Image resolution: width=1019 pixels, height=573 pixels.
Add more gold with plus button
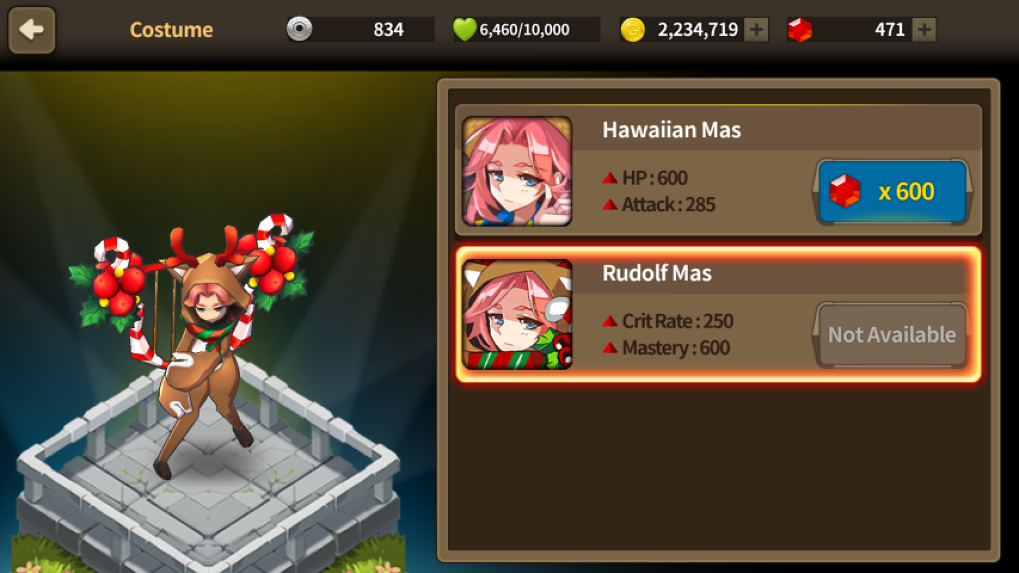757,30
